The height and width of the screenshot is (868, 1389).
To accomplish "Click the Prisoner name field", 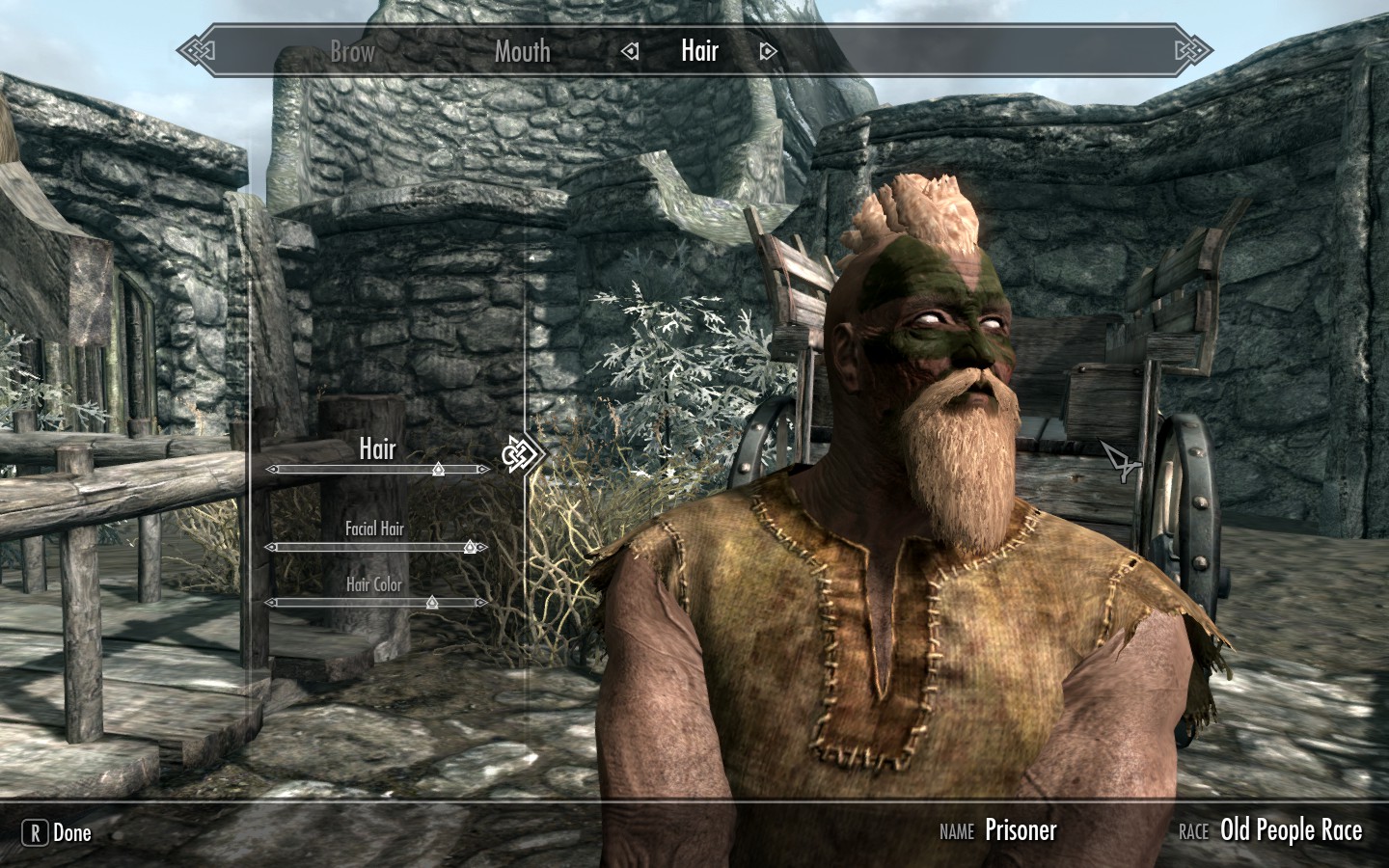I will pos(1021,830).
